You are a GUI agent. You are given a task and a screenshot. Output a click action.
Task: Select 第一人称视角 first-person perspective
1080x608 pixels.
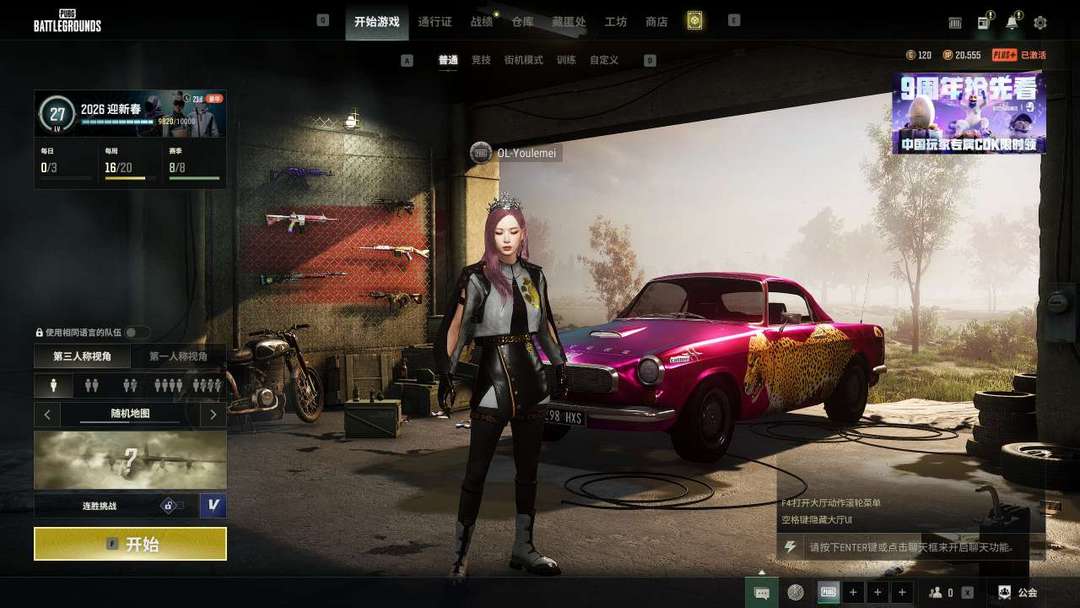[178, 356]
